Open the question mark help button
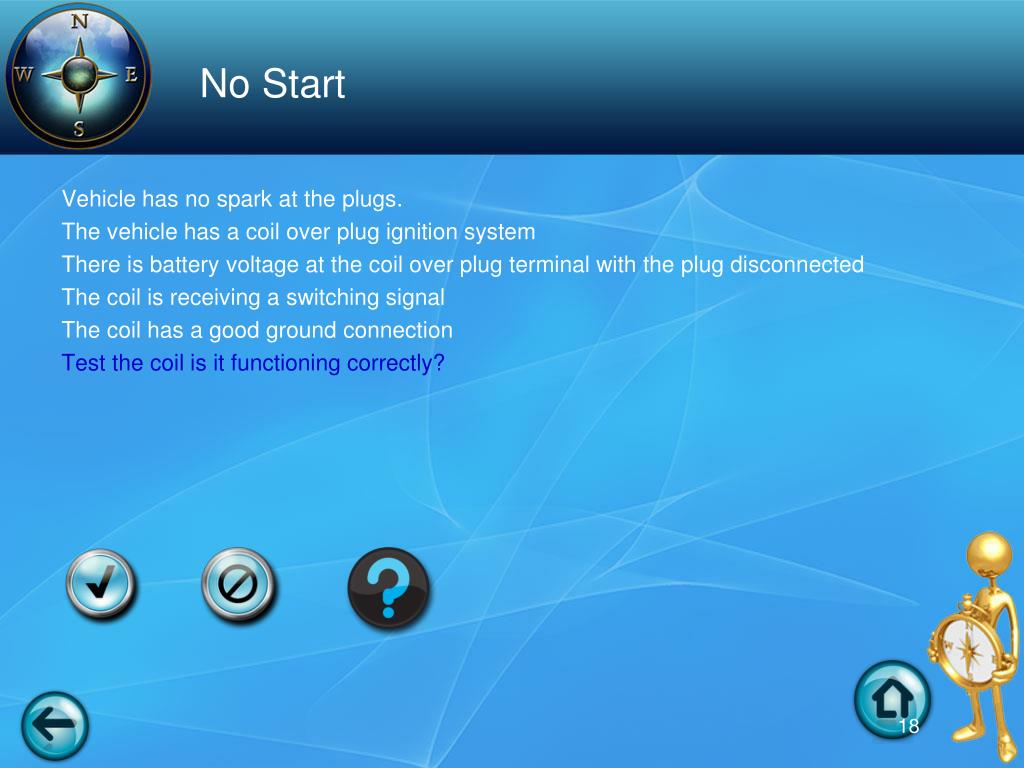 [388, 588]
